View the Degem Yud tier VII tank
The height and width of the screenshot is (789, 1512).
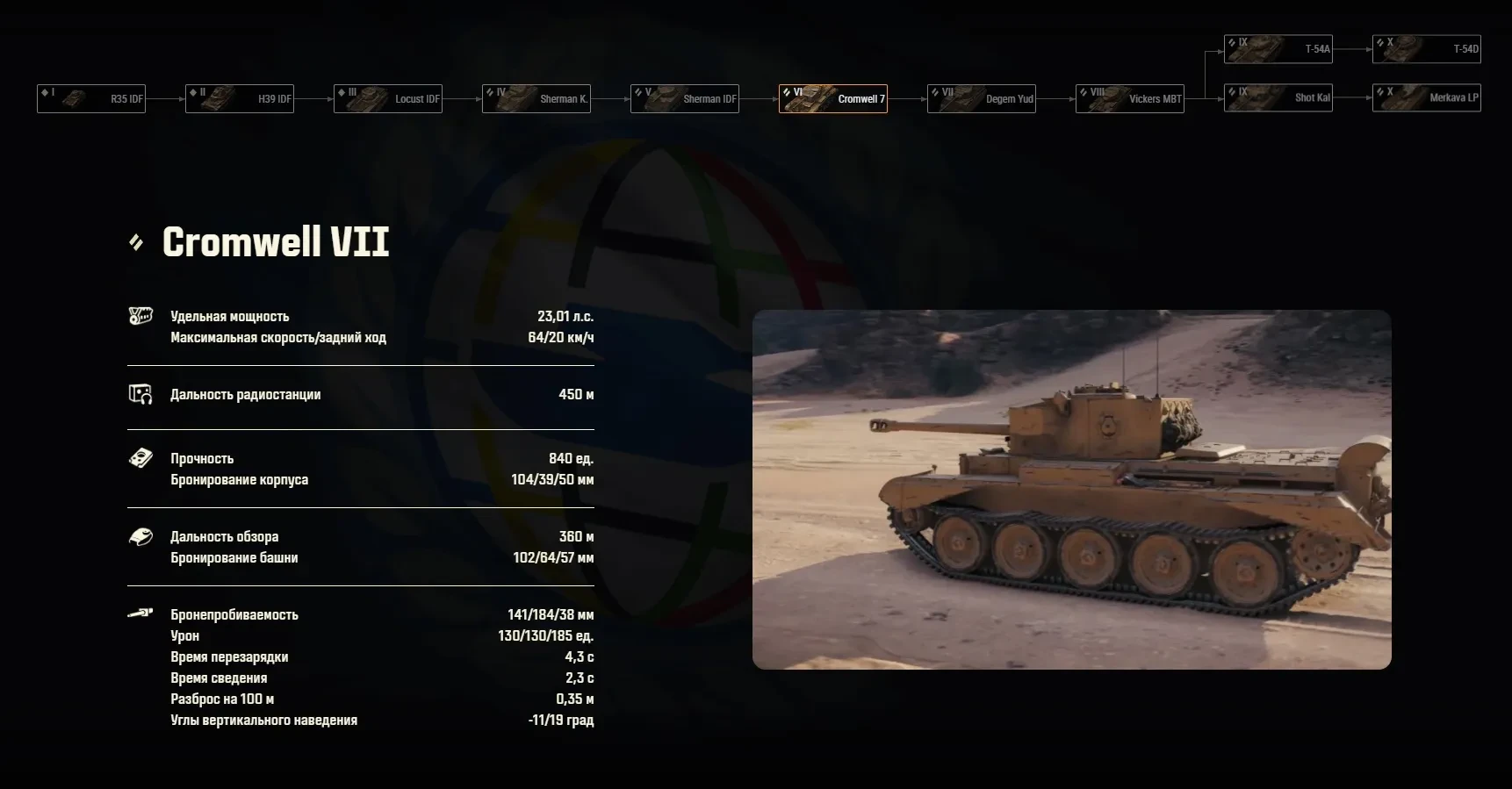982,98
